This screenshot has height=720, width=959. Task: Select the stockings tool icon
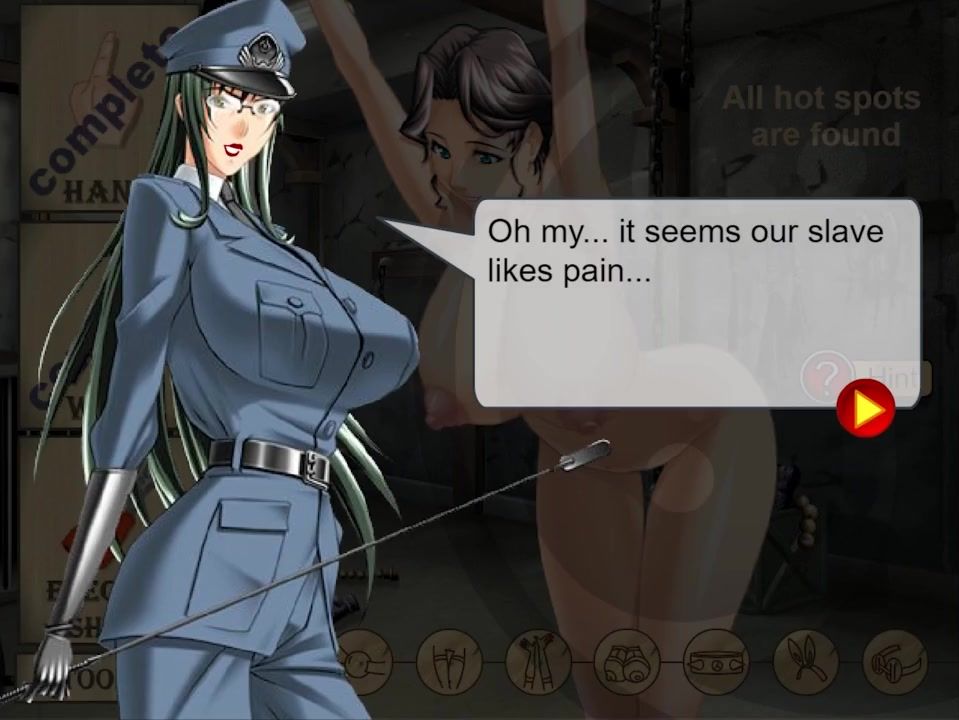coord(449,662)
